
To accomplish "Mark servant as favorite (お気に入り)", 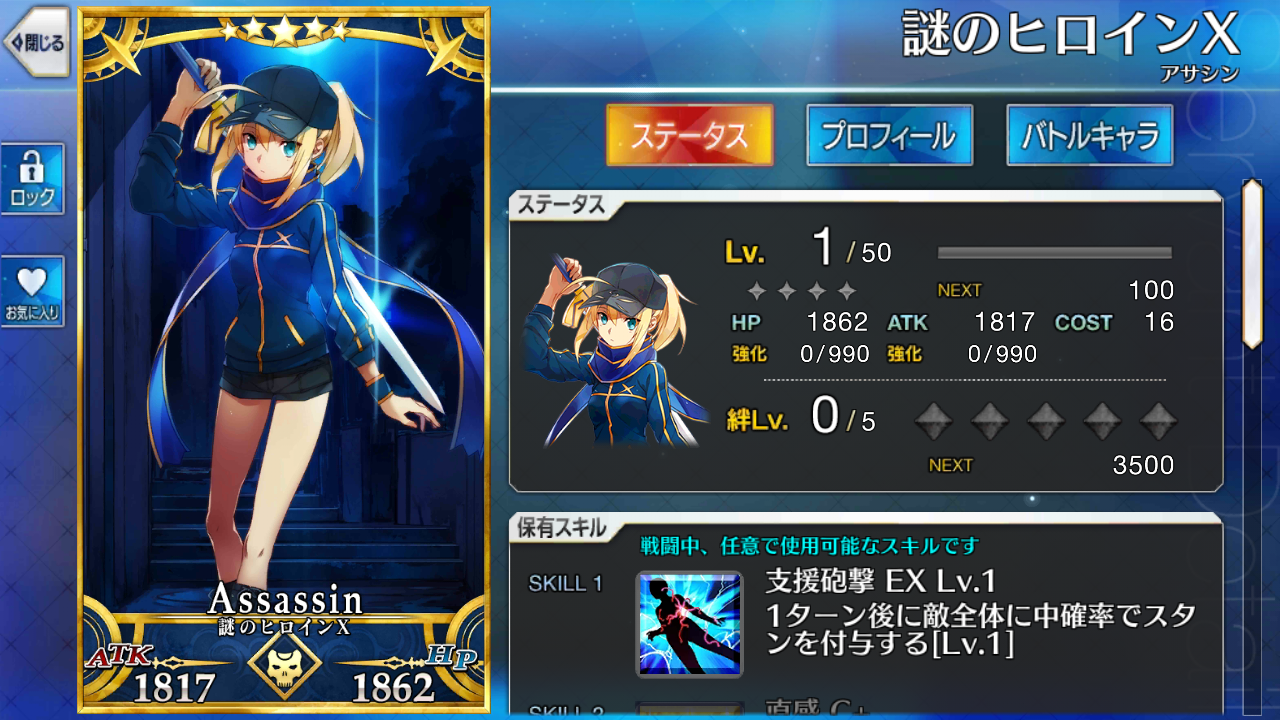I will [x=32, y=291].
